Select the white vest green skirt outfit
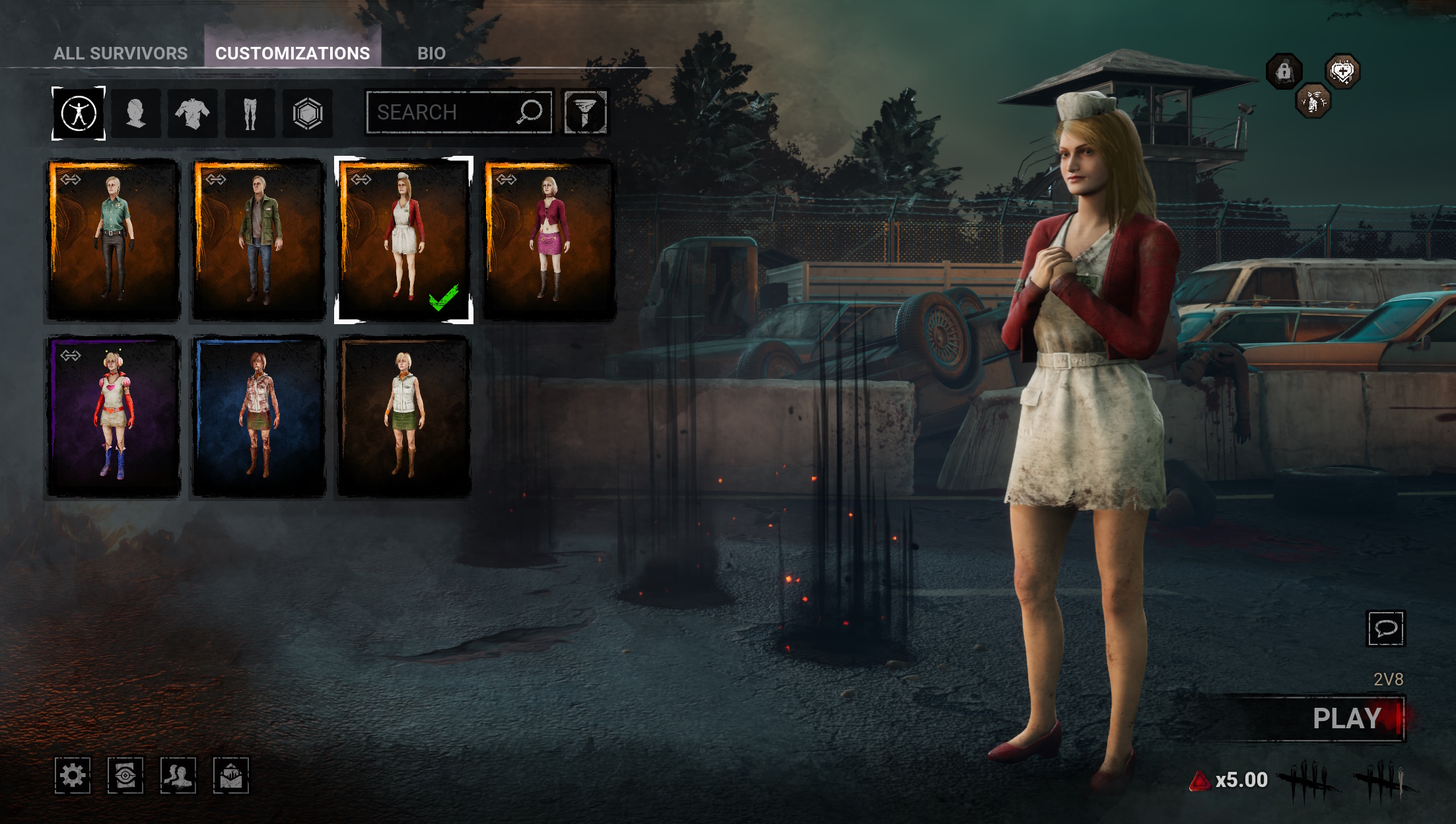Viewport: 1456px width, 824px height. tap(403, 416)
